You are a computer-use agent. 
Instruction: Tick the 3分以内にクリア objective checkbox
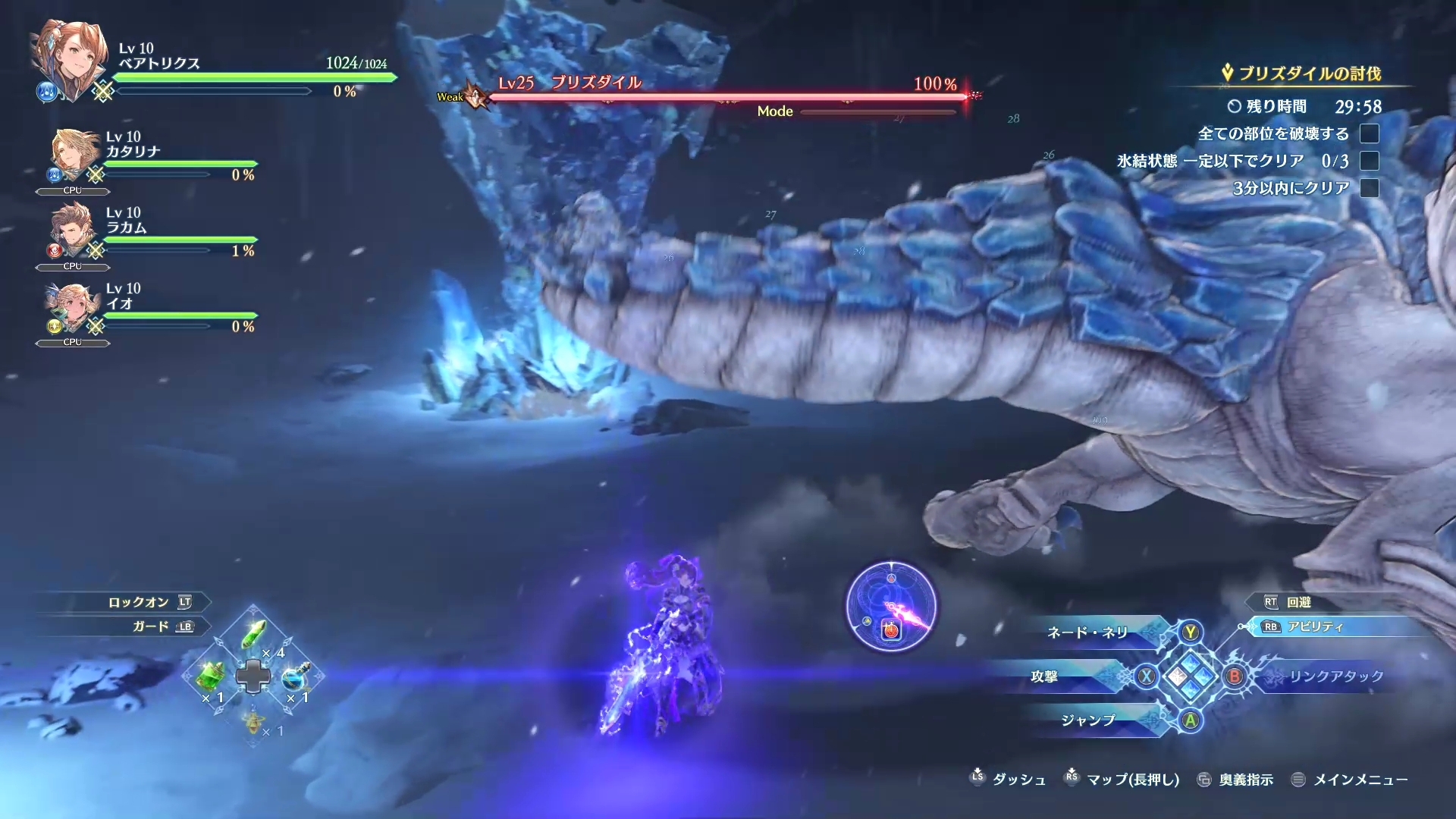click(1369, 188)
